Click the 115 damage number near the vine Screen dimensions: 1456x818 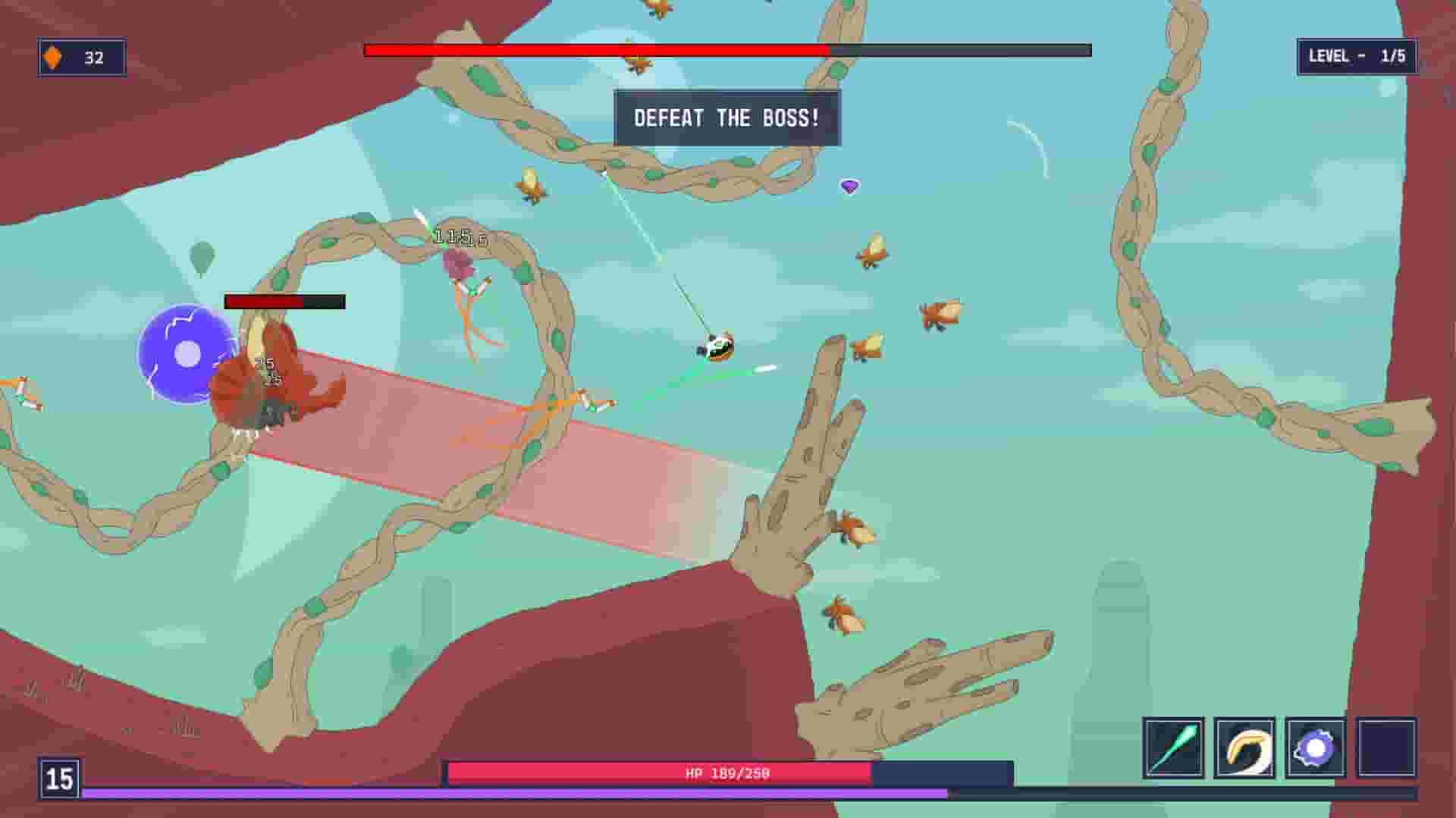pyautogui.click(x=453, y=237)
